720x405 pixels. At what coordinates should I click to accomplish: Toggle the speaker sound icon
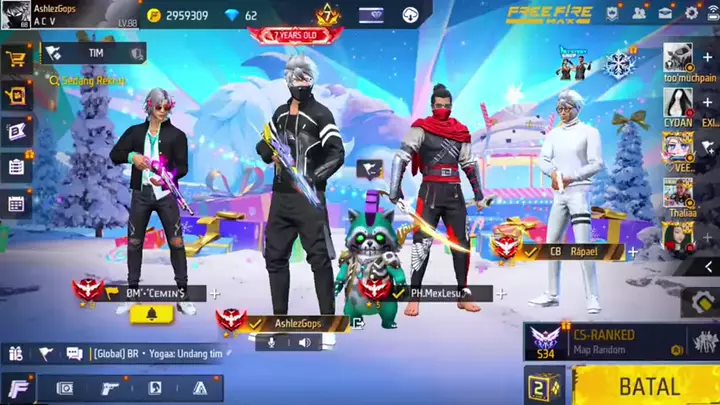304,342
